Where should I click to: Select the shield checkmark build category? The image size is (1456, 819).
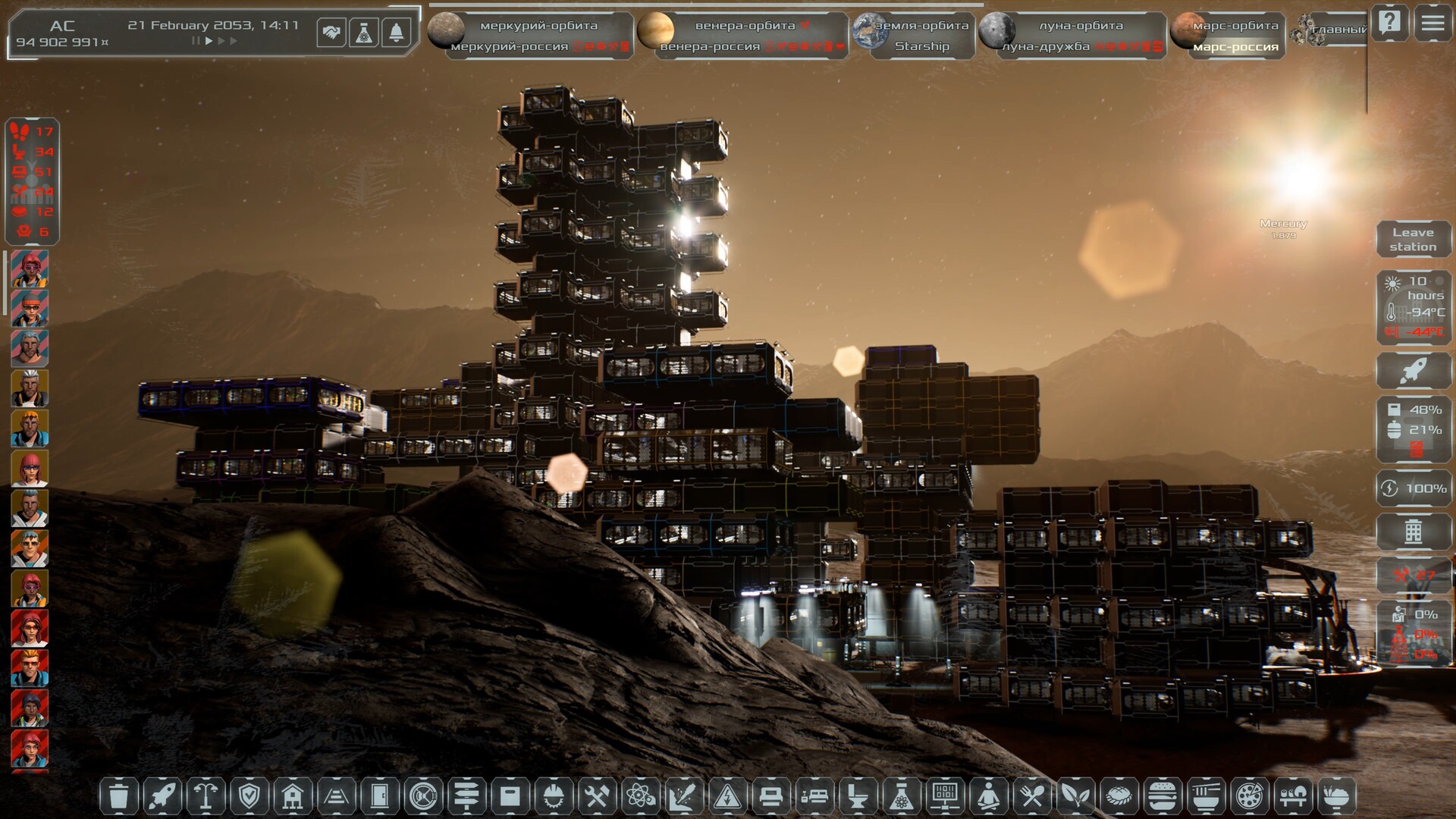(249, 796)
